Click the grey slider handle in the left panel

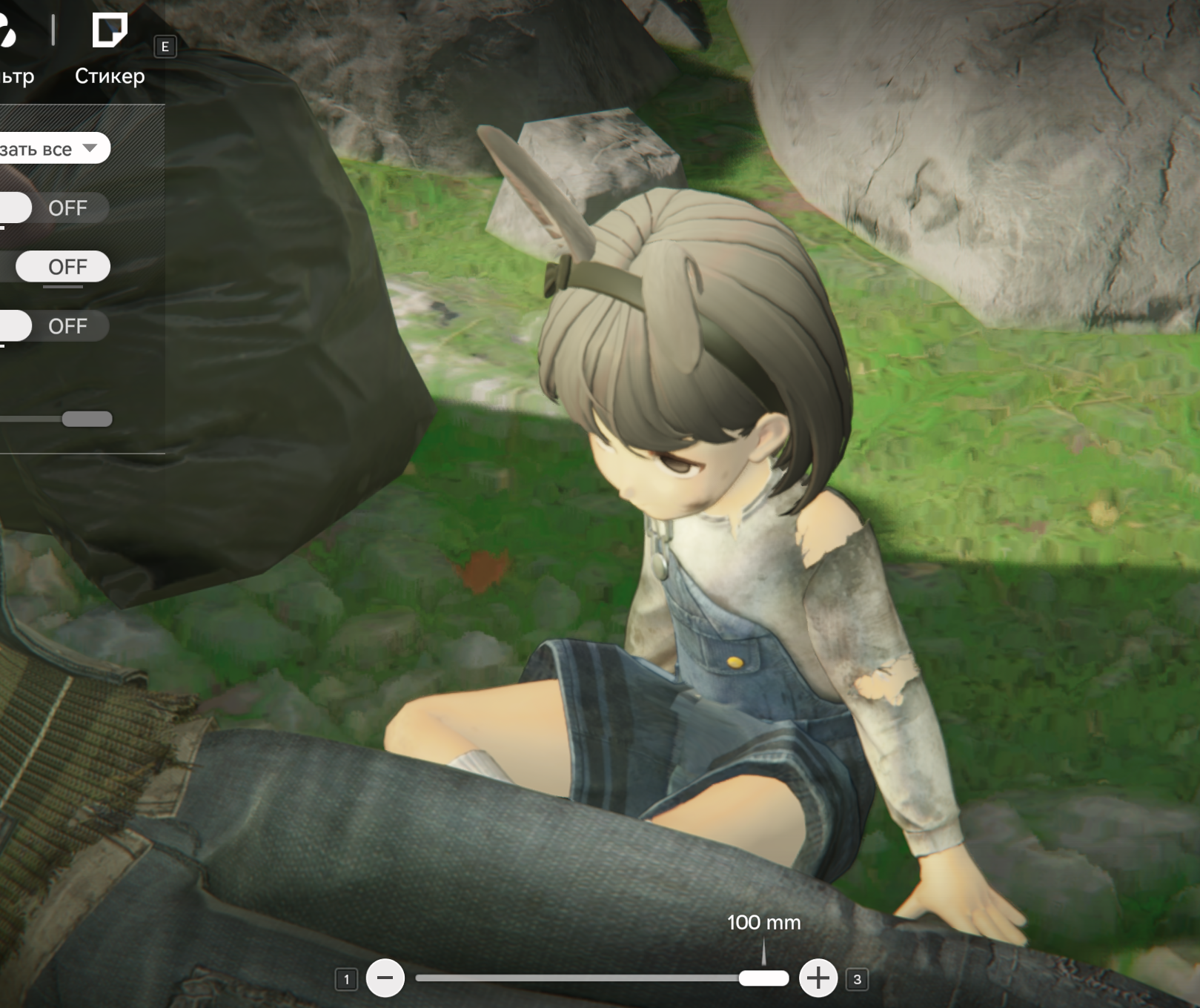(x=87, y=420)
